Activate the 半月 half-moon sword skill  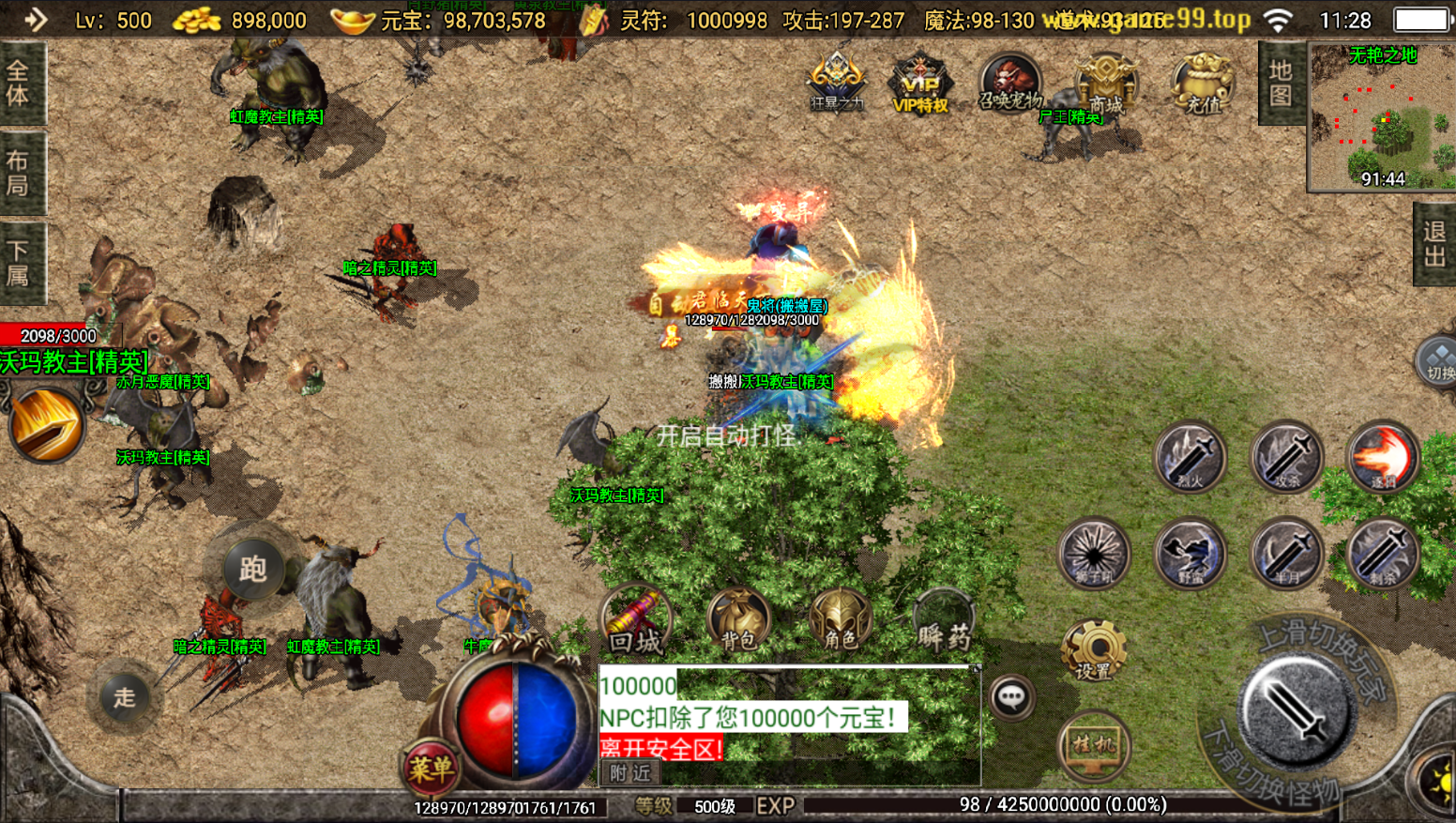click(1286, 553)
